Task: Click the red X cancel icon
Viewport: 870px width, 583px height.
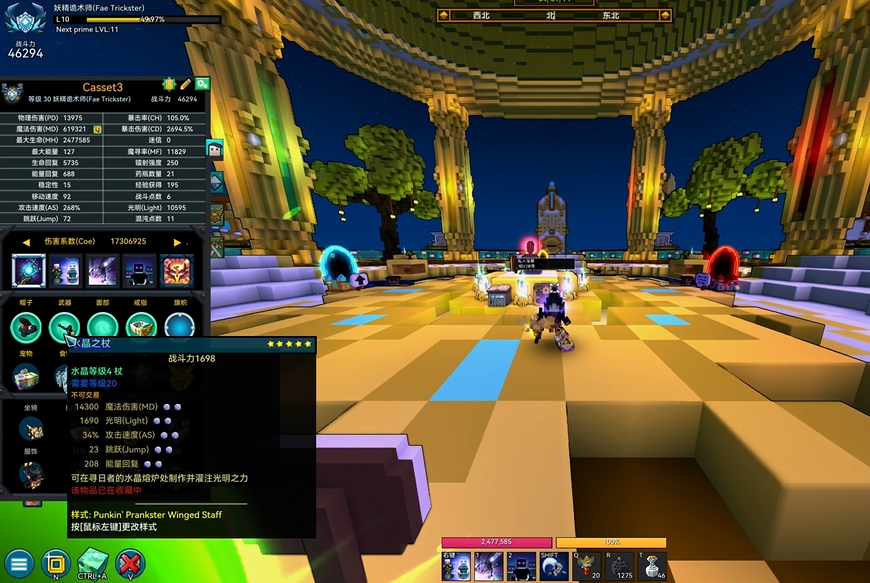Action: coord(130,563)
